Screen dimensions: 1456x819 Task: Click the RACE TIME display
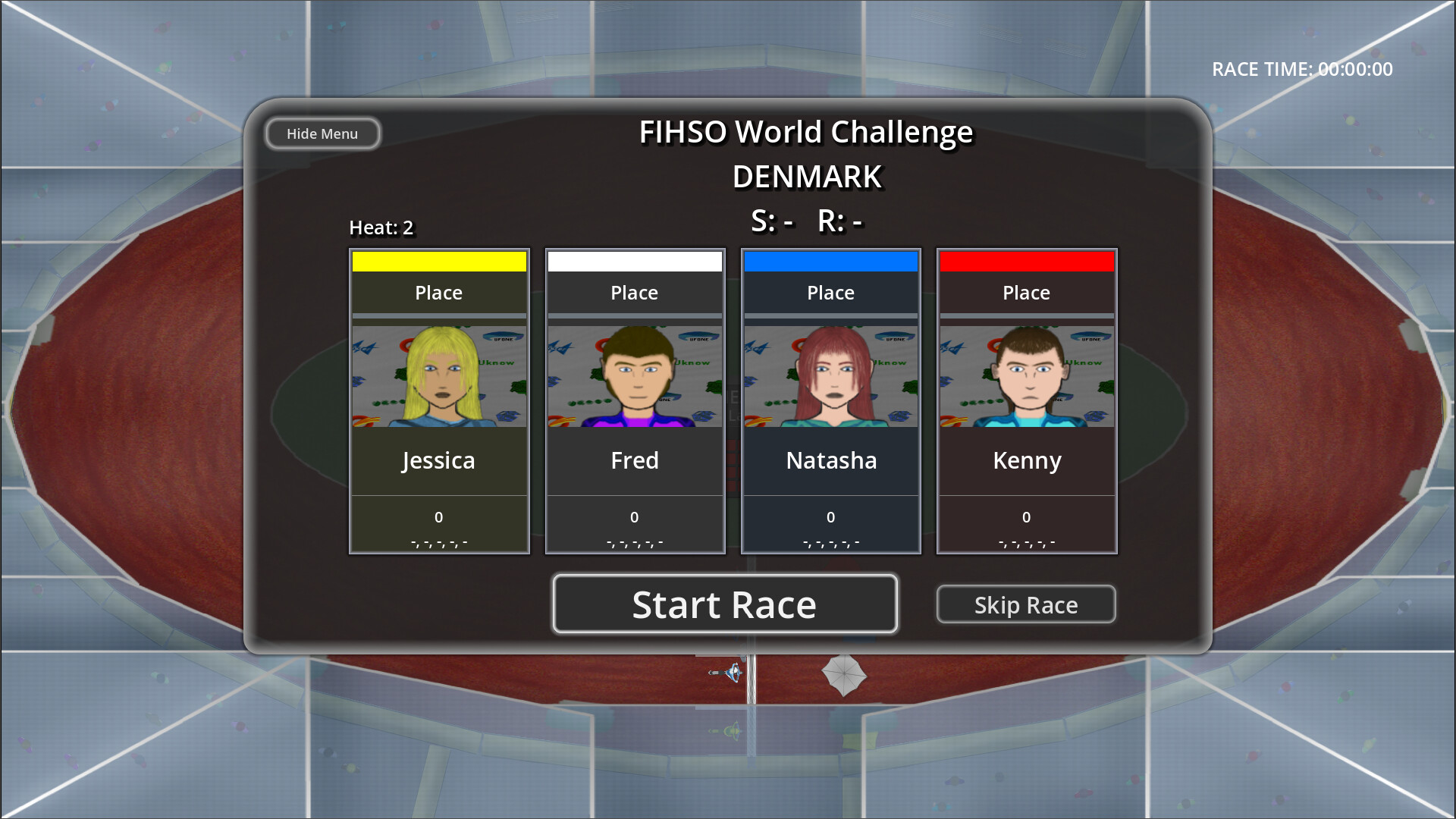(x=1301, y=69)
